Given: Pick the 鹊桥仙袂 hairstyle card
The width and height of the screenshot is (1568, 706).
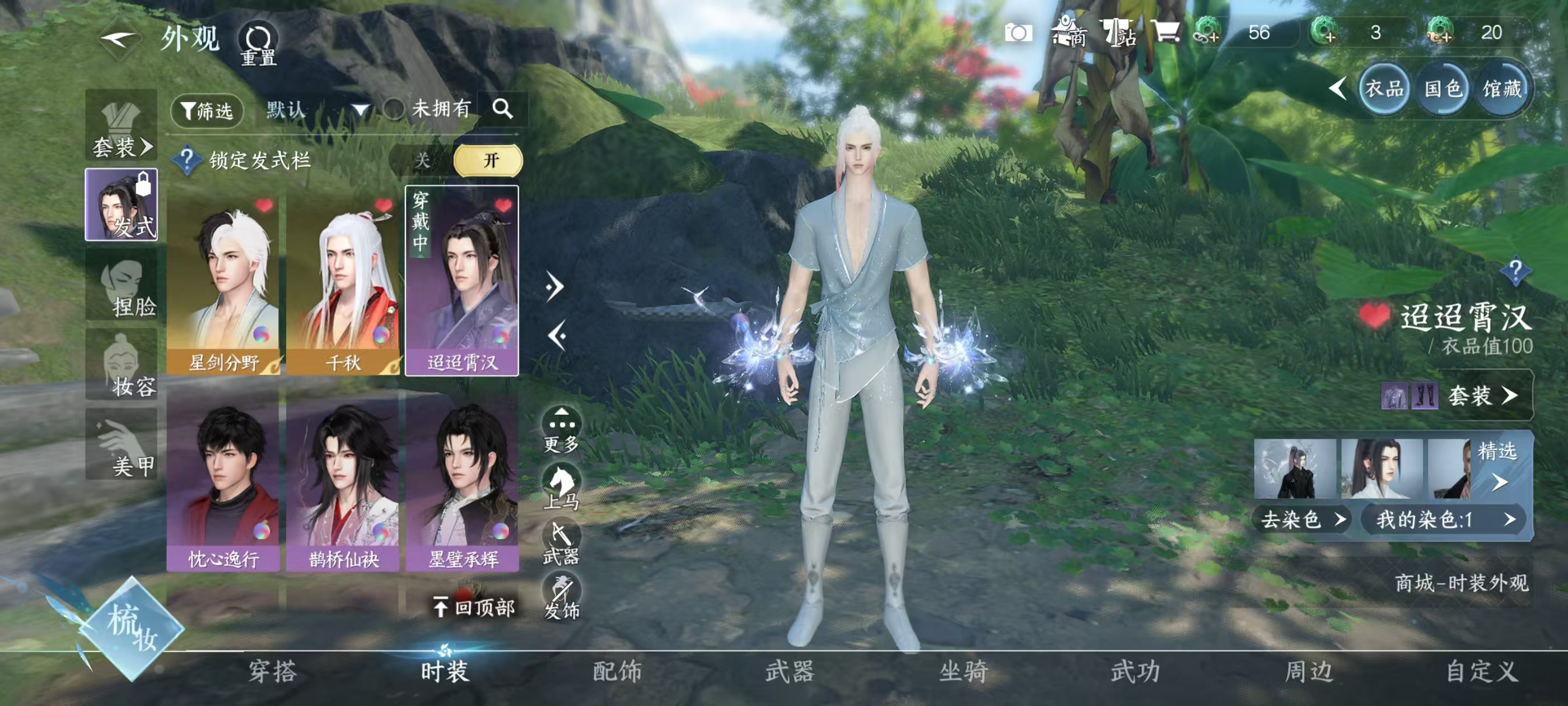Looking at the screenshot, I should pos(343,481).
